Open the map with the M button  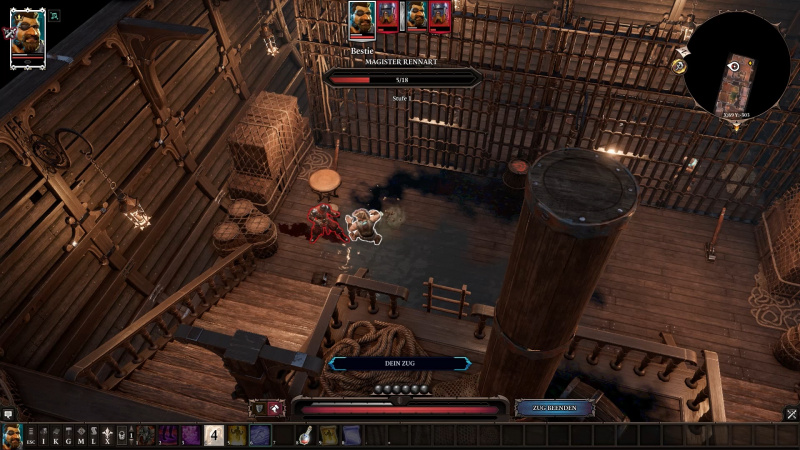pos(81,435)
